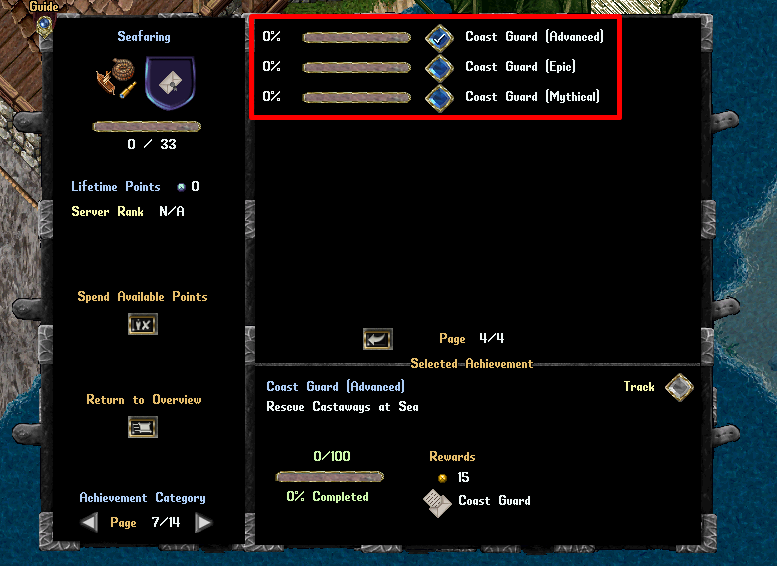Click the Guide orb icon
The width and height of the screenshot is (777, 566).
click(44, 22)
